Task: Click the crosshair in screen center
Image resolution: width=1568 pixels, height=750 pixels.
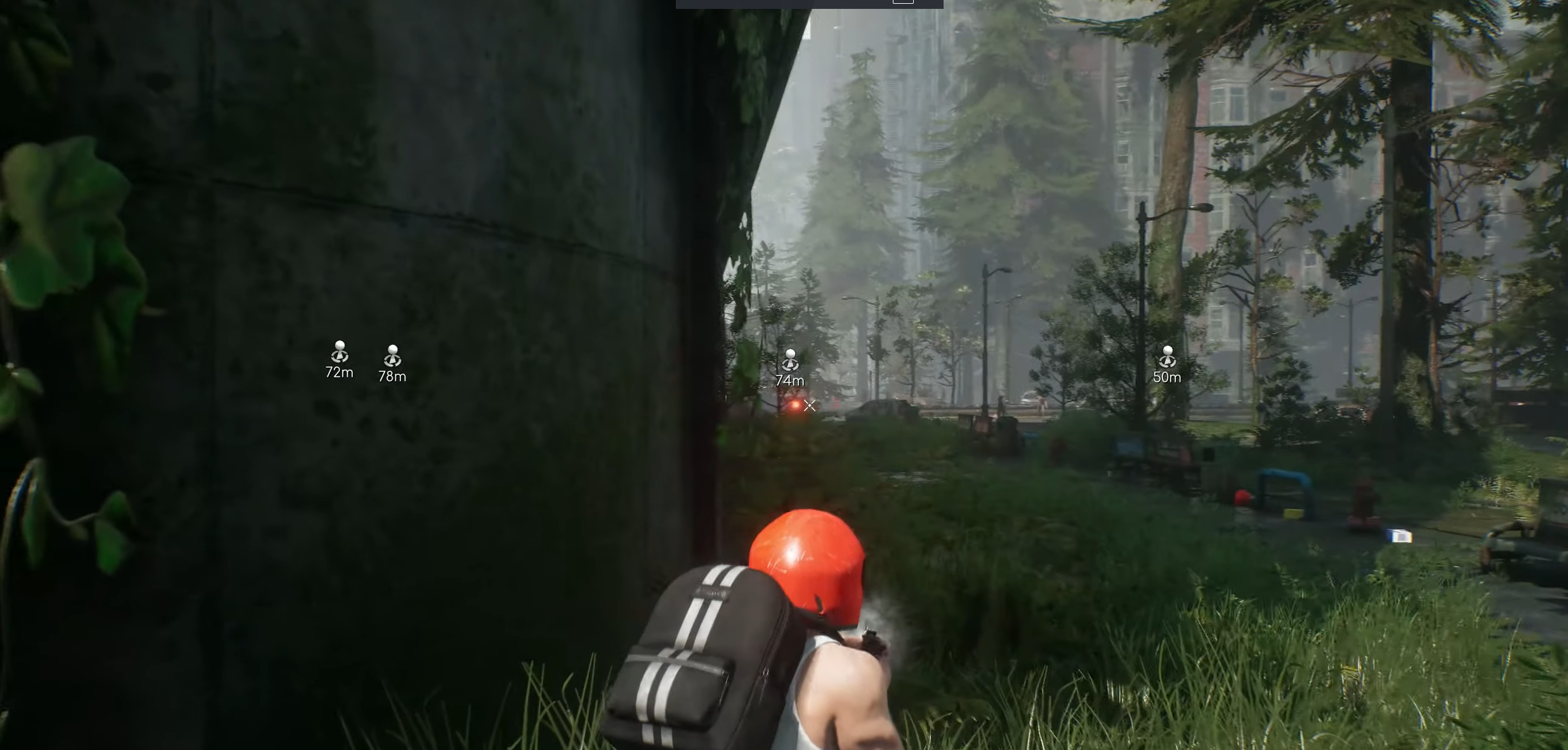Action: (810, 406)
